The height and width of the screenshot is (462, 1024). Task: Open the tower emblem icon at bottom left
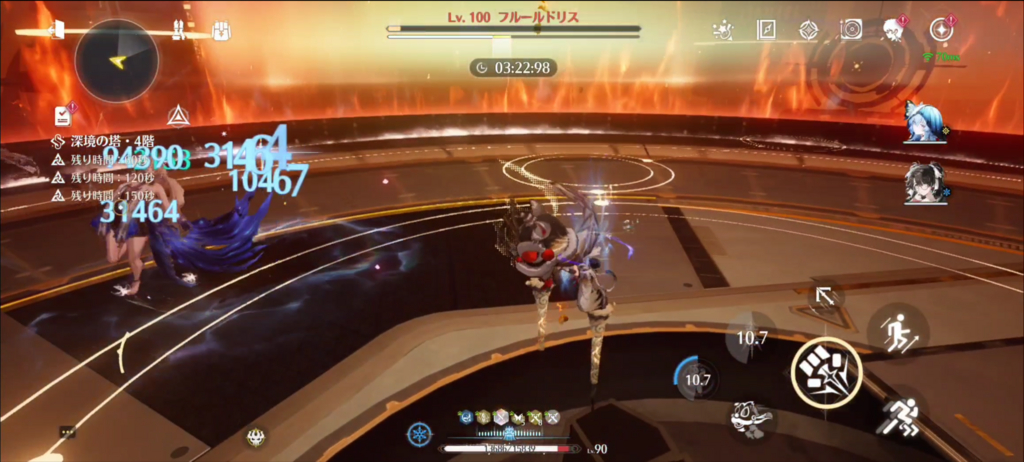[x=255, y=436]
